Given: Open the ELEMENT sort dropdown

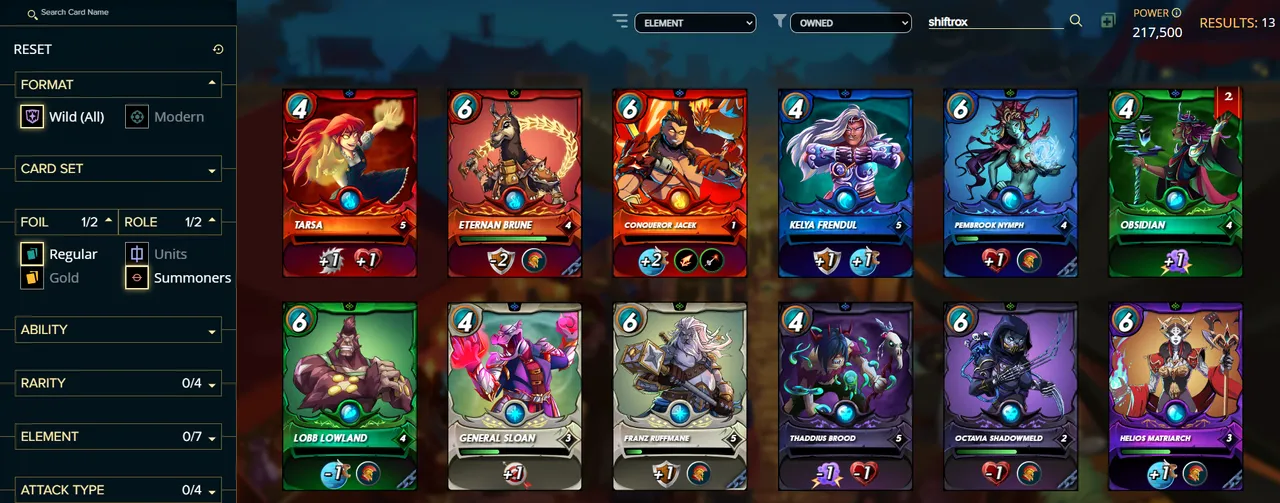Looking at the screenshot, I should coord(695,22).
